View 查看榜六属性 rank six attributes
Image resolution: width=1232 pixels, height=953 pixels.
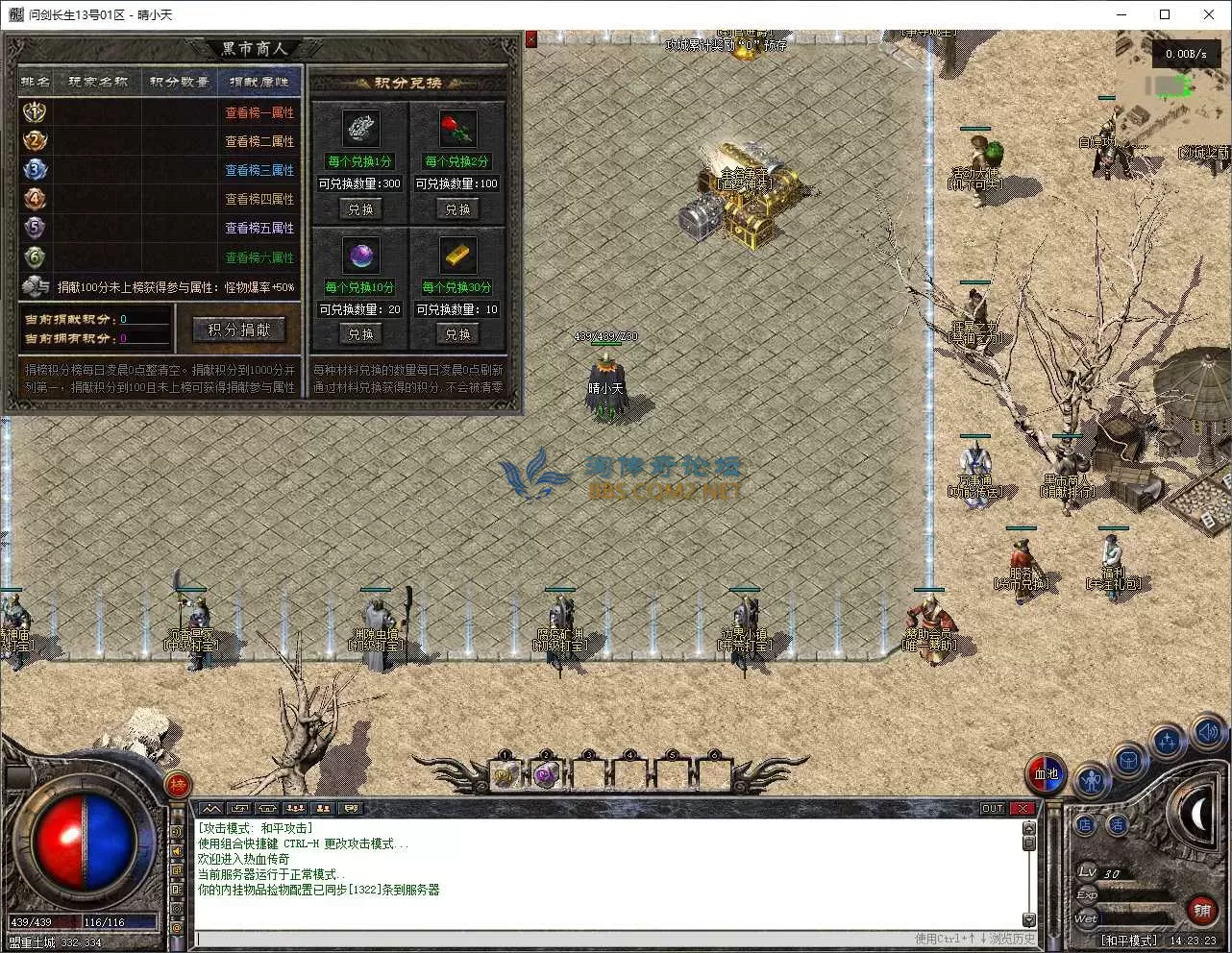(259, 257)
